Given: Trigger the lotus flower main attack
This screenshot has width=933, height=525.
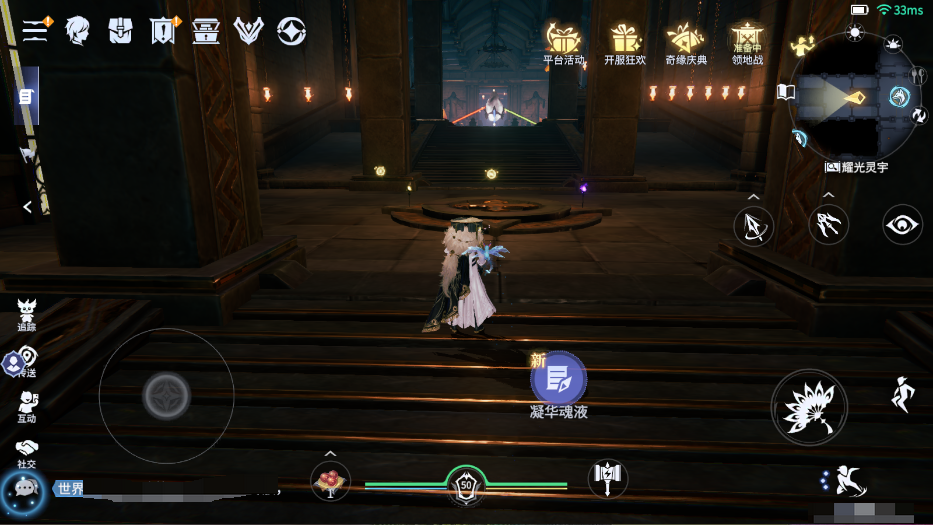Looking at the screenshot, I should (x=809, y=408).
